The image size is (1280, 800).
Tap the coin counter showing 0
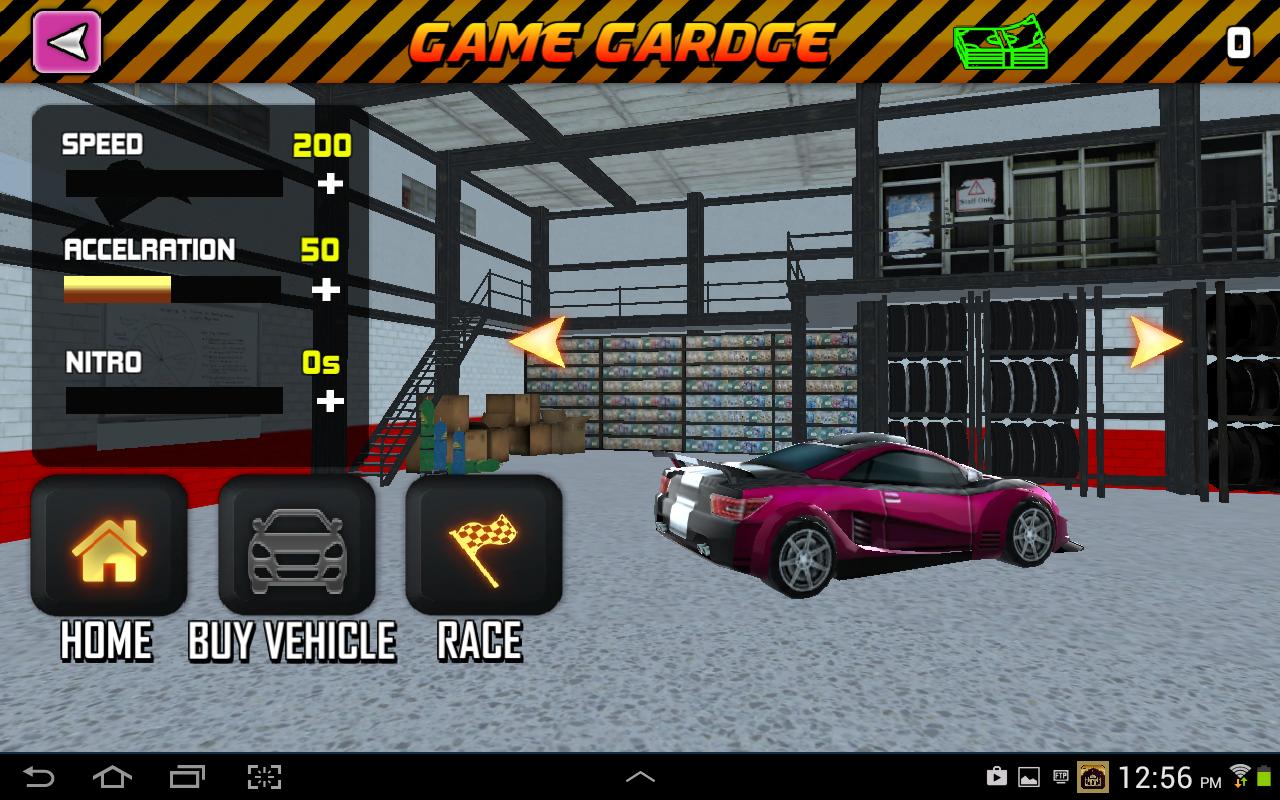1237,42
